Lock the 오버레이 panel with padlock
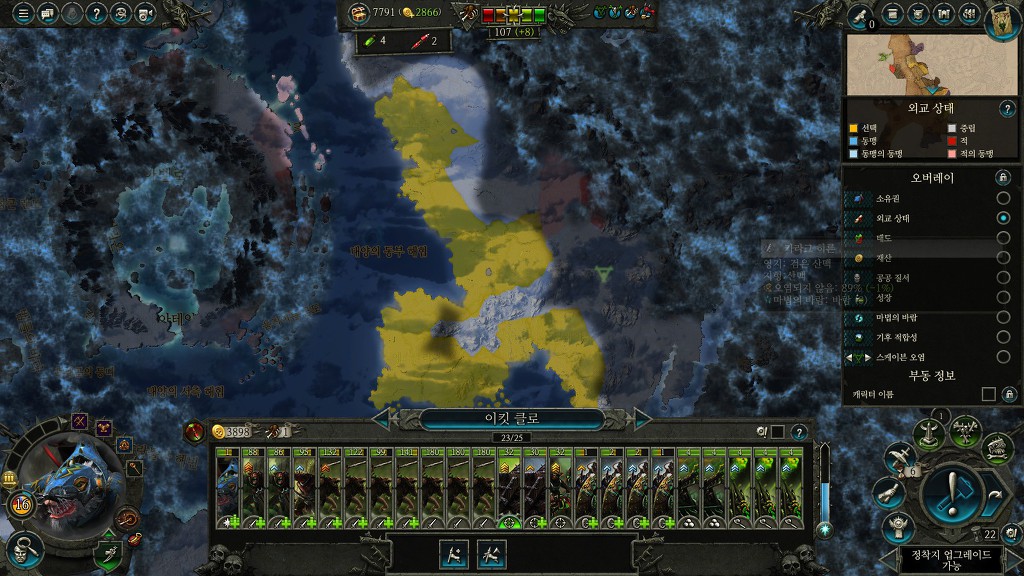The image size is (1024, 576). (1002, 177)
